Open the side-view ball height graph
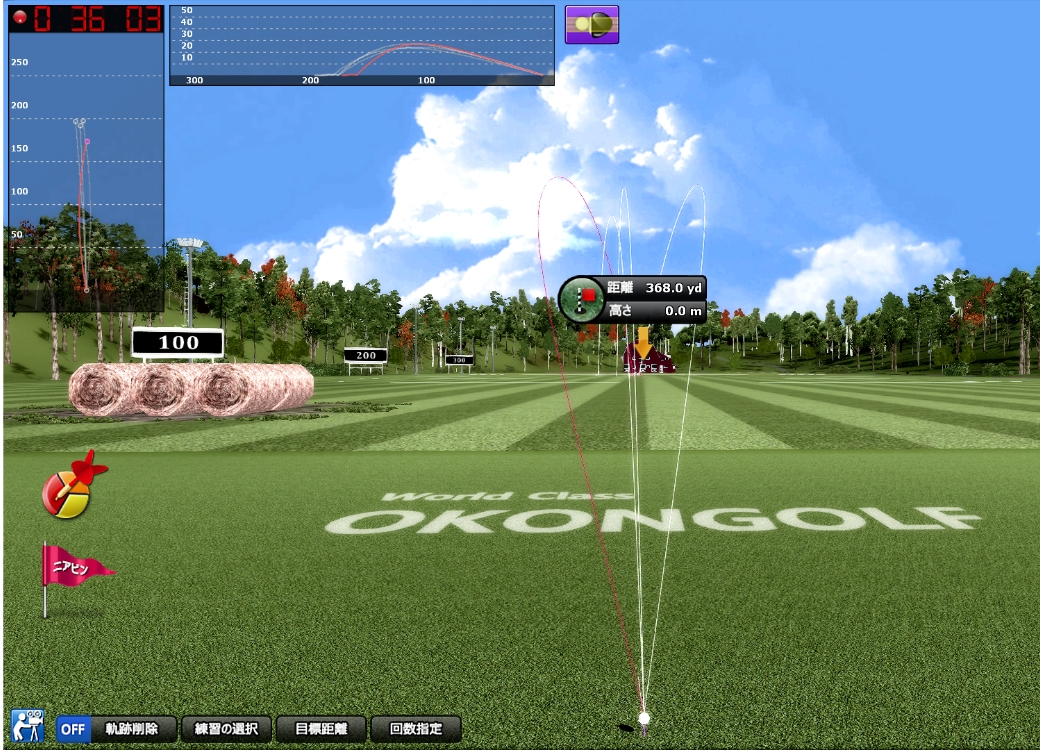Screen dimensions: 1040x750 [x=361, y=46]
